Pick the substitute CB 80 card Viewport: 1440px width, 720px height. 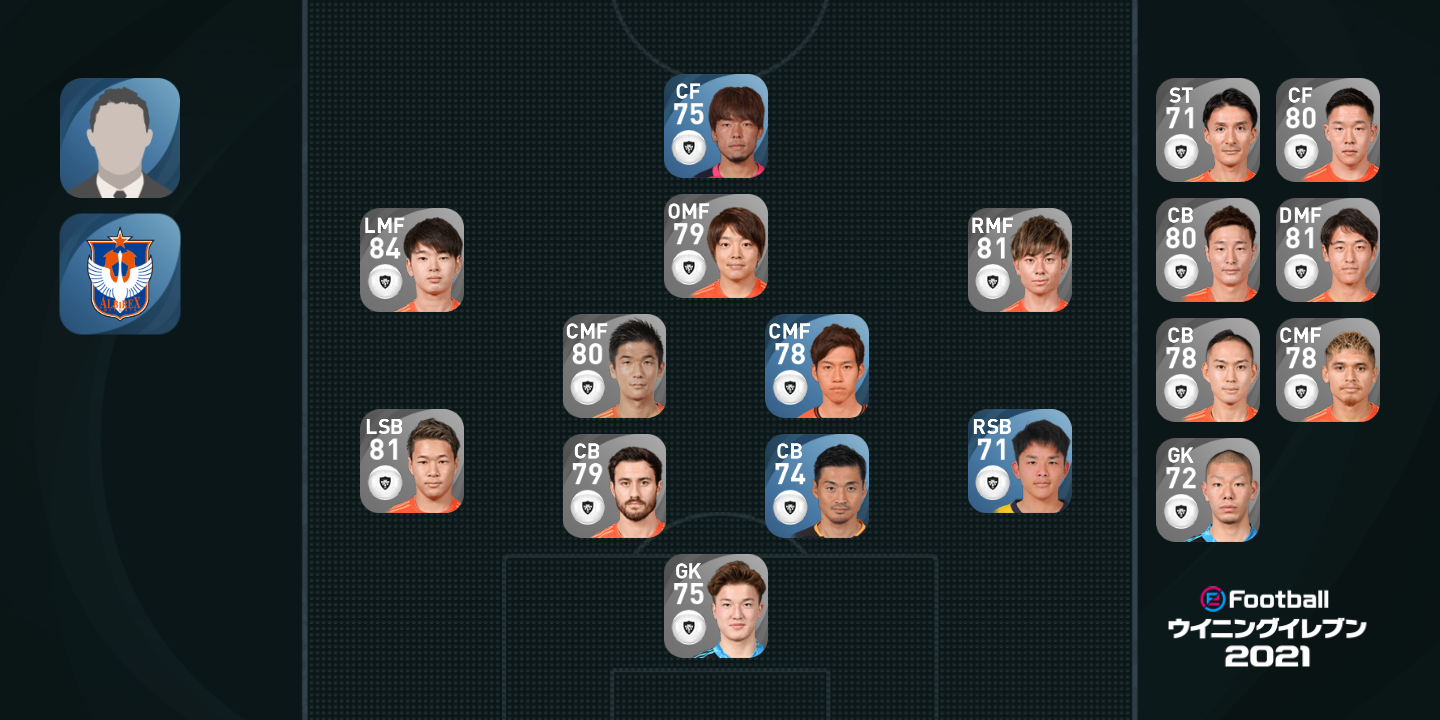click(1208, 250)
